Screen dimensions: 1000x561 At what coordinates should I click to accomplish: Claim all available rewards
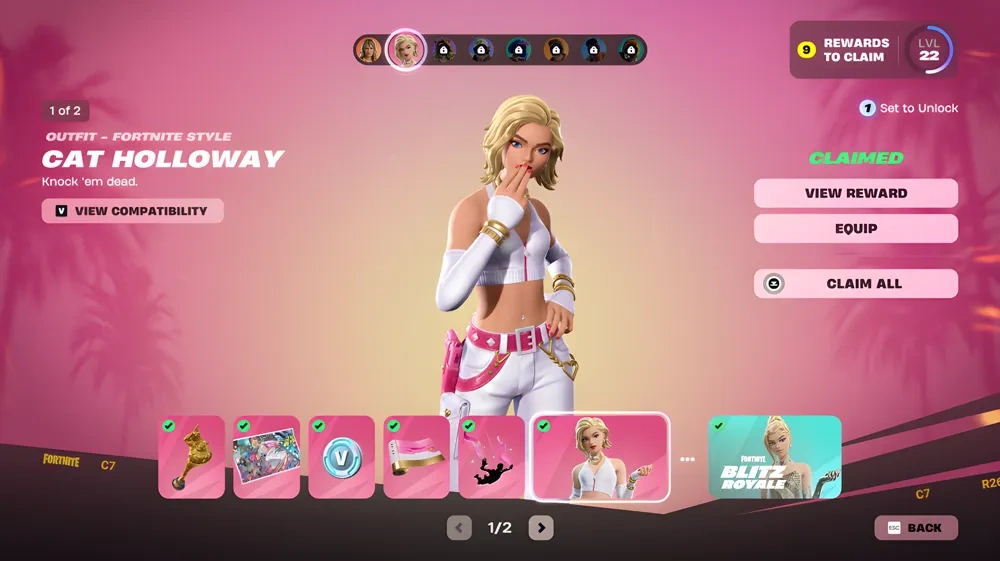[x=855, y=284]
